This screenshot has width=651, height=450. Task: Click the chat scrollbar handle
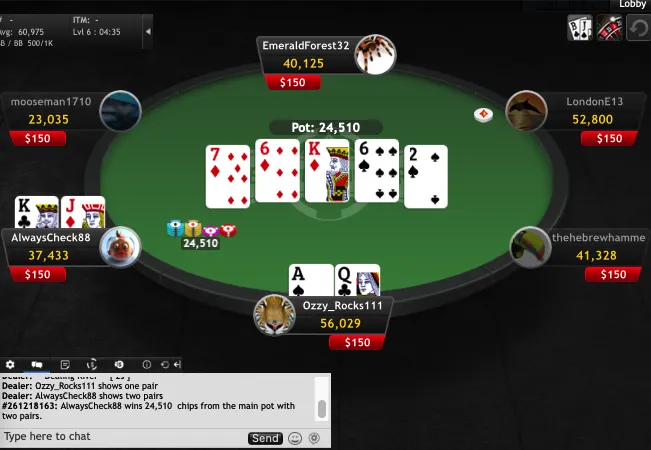[321, 409]
